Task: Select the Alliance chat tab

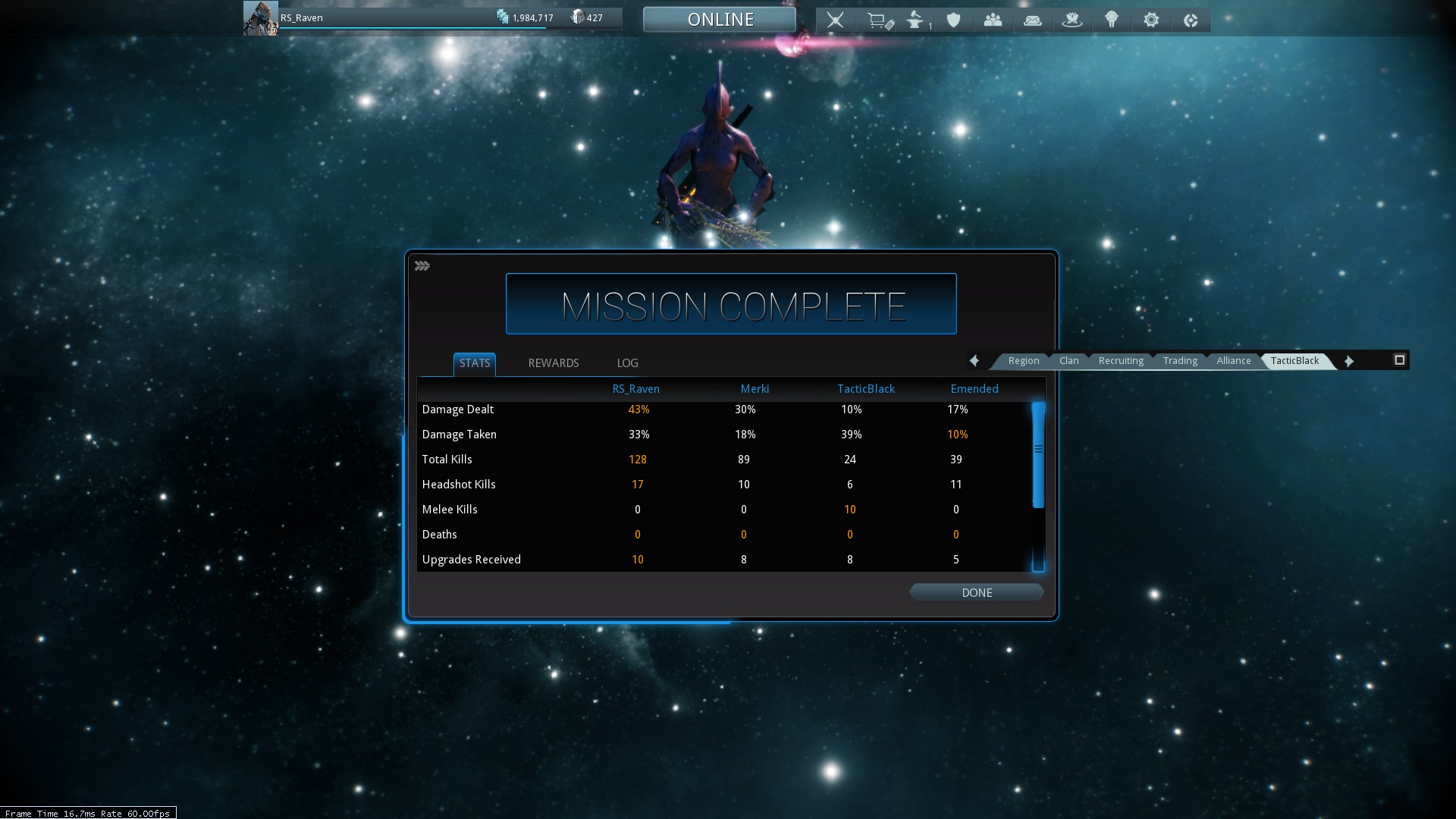Action: [x=1233, y=361]
